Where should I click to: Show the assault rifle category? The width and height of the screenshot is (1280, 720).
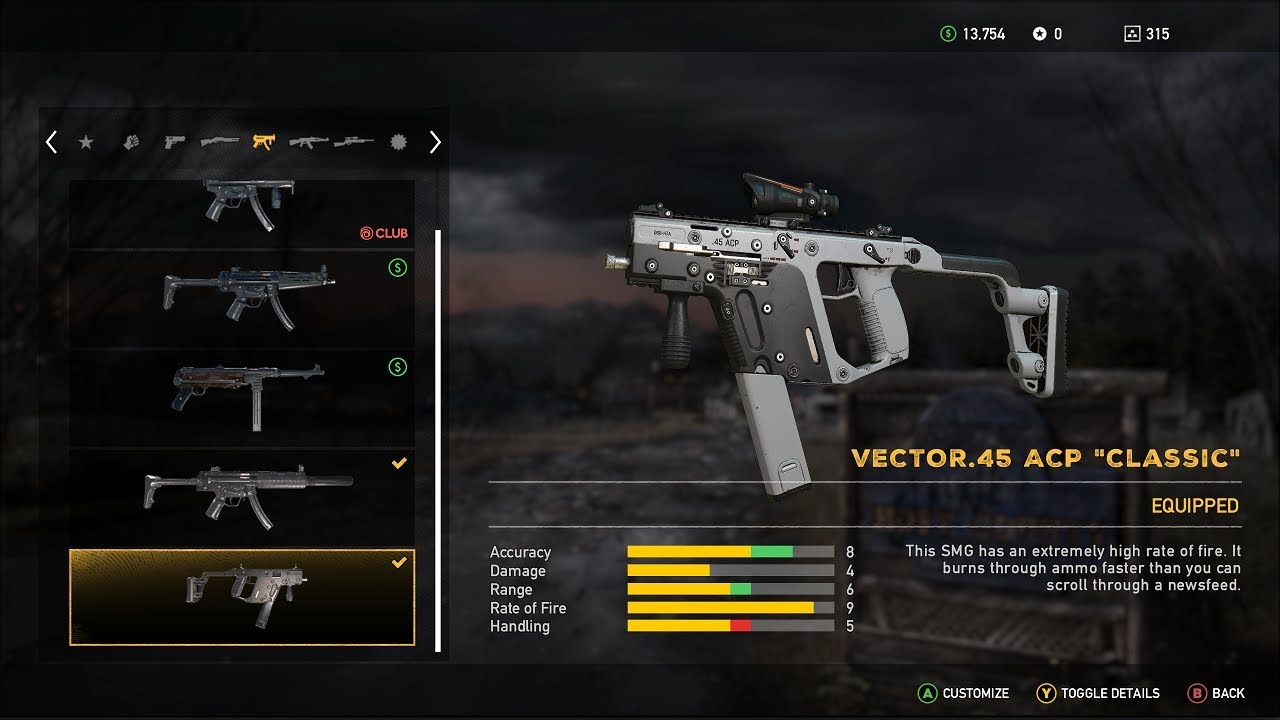tap(308, 142)
